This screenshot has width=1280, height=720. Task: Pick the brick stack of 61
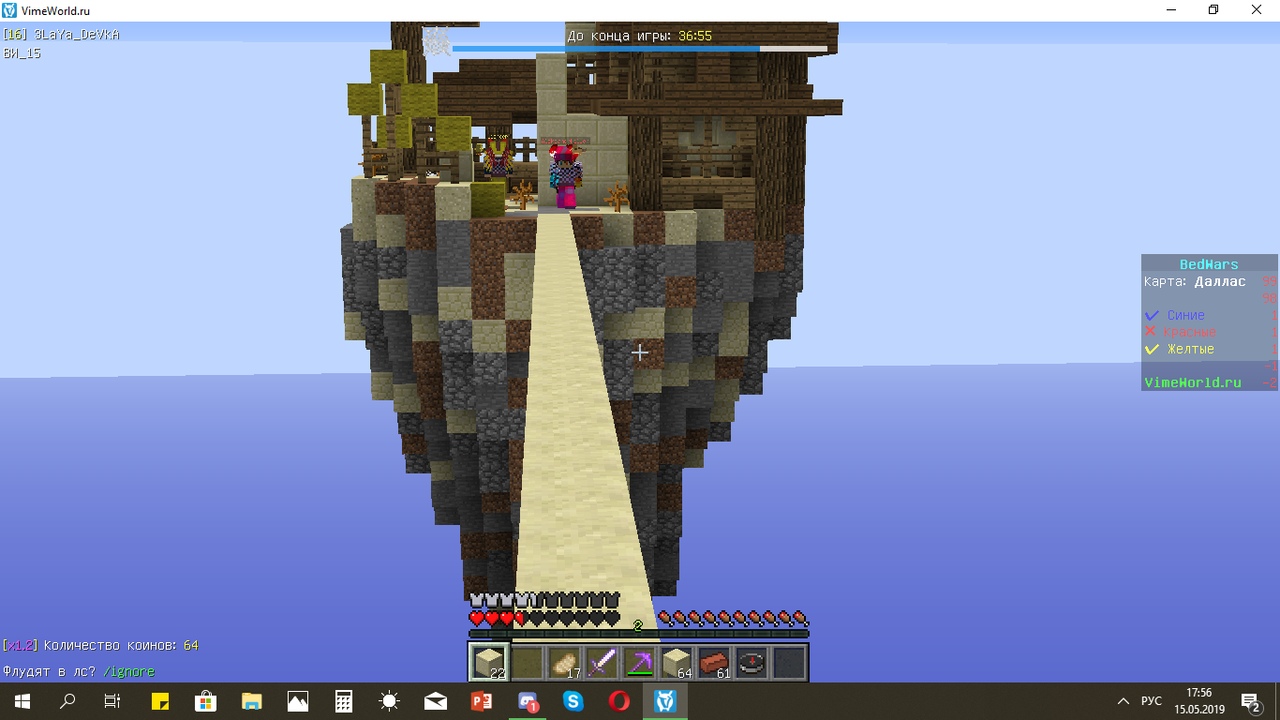tap(714, 662)
